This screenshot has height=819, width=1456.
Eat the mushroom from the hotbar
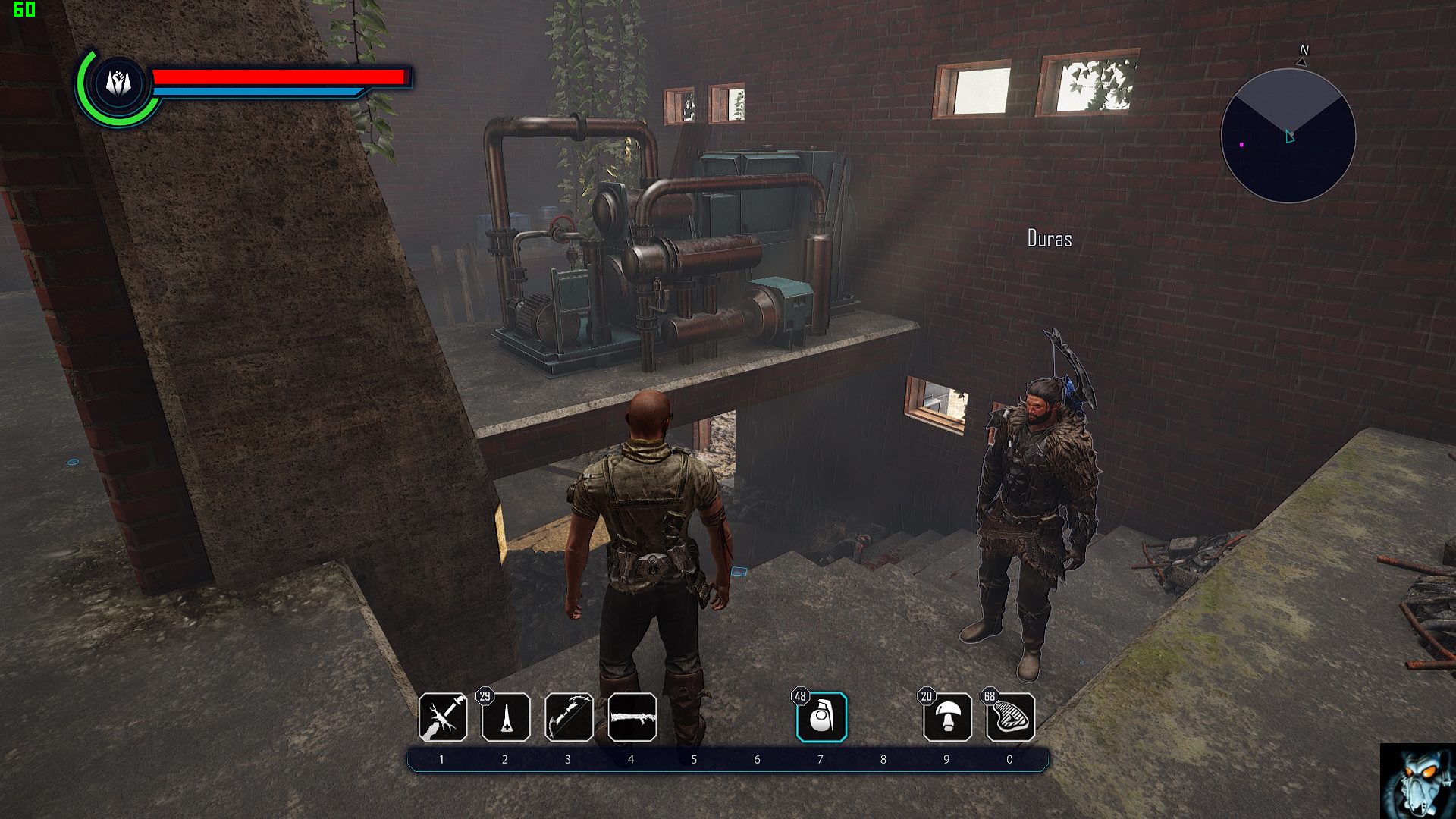coord(947,717)
